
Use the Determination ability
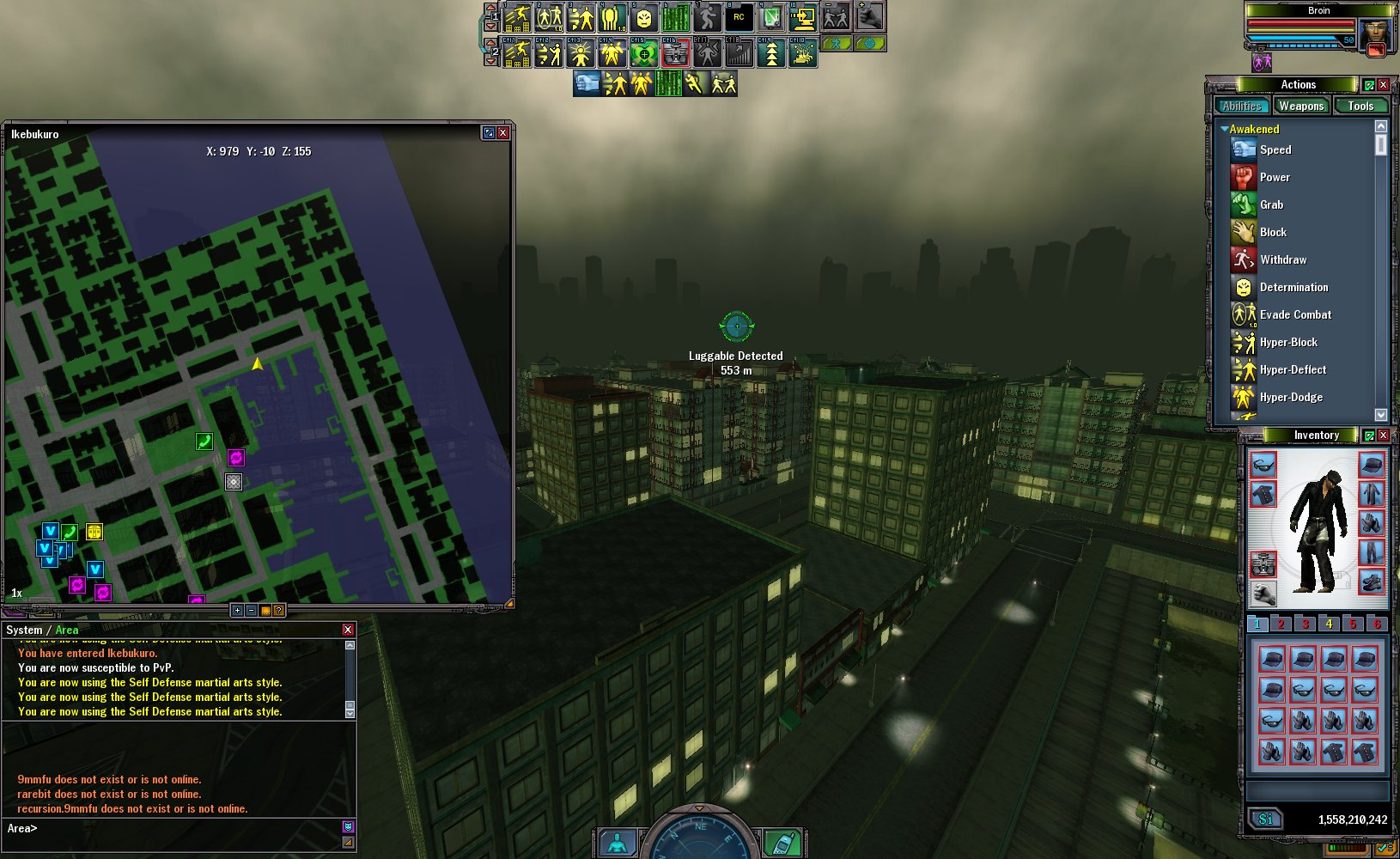[x=1293, y=287]
